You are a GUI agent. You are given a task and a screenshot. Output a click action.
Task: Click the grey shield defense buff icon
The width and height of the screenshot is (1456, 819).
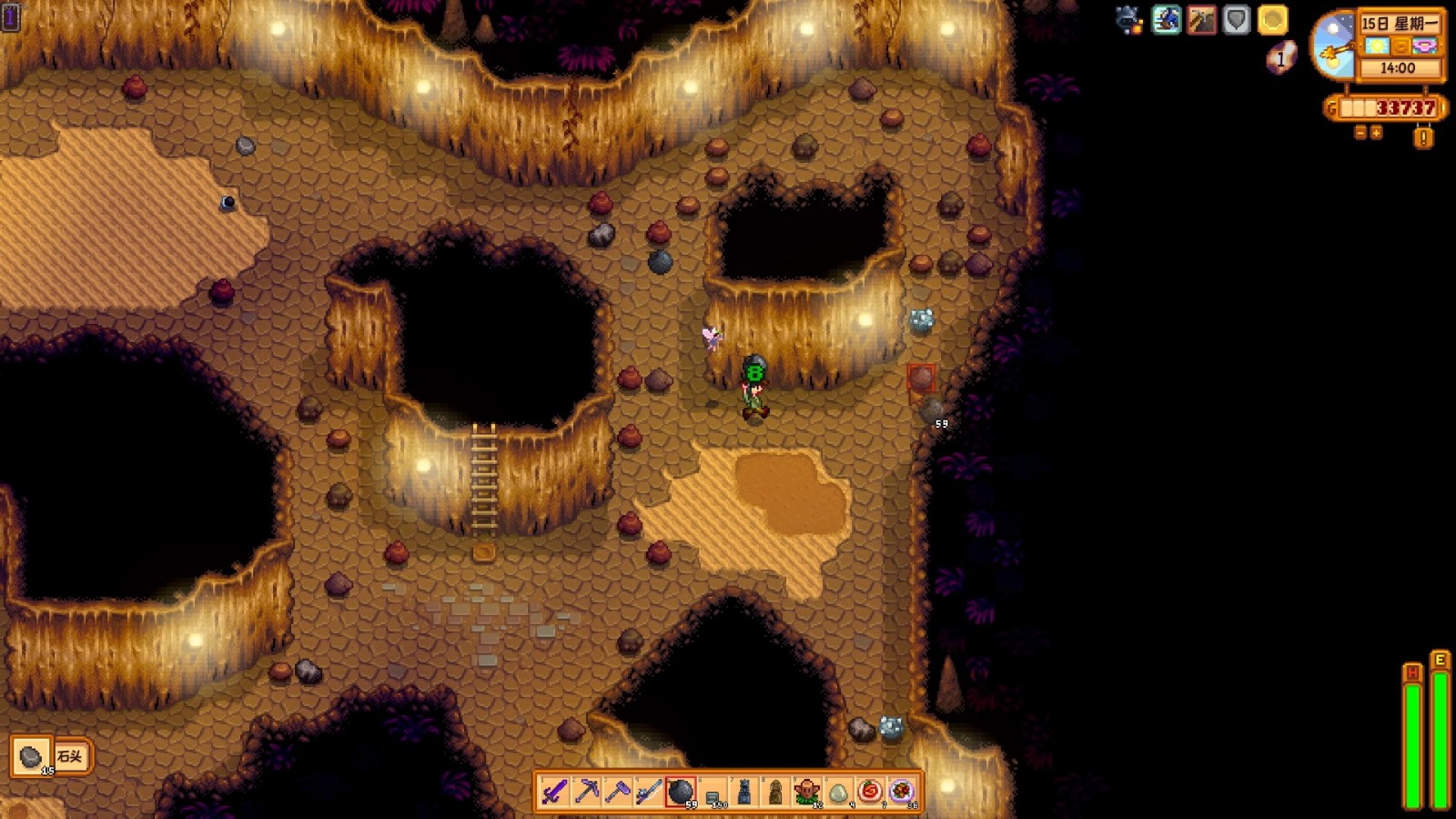1236,20
